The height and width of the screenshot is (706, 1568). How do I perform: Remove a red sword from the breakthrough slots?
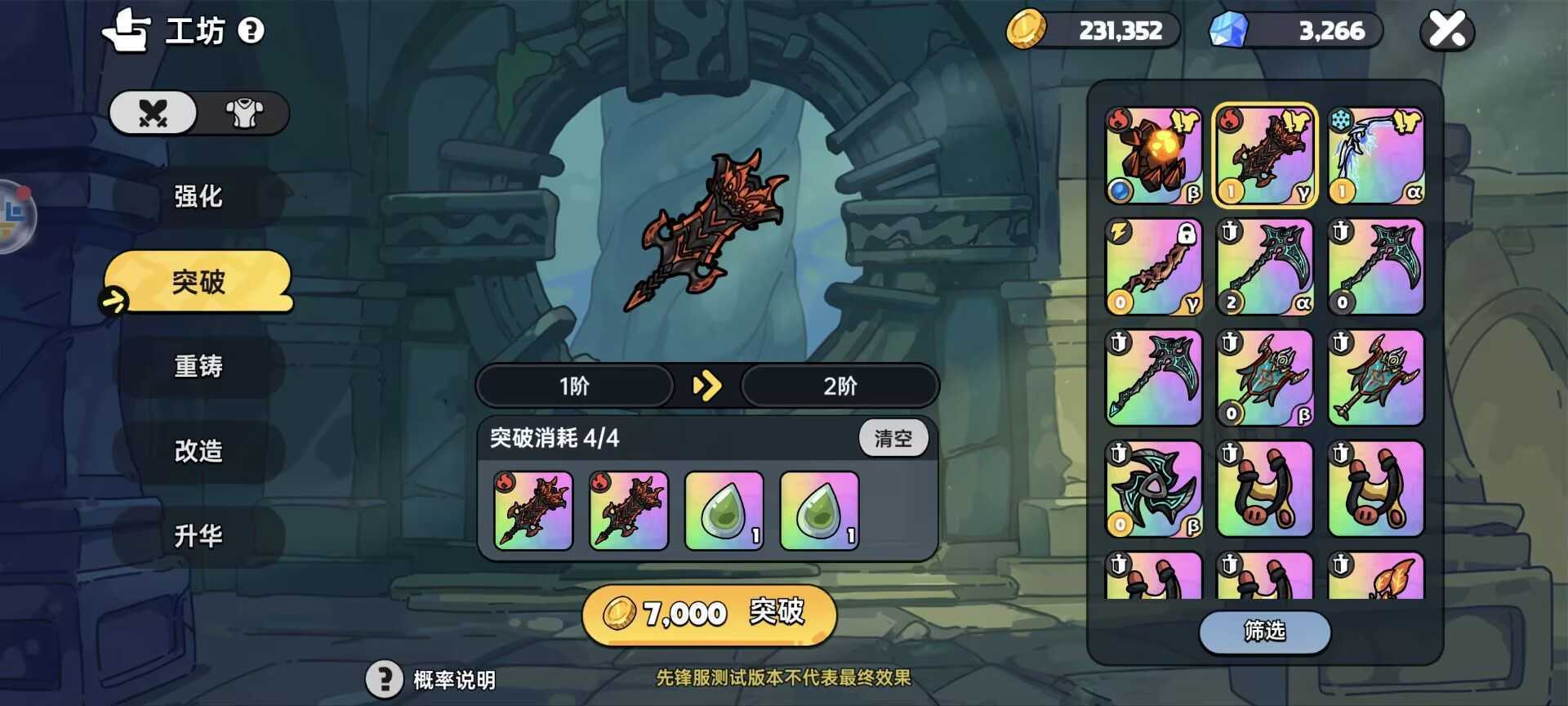tap(532, 512)
